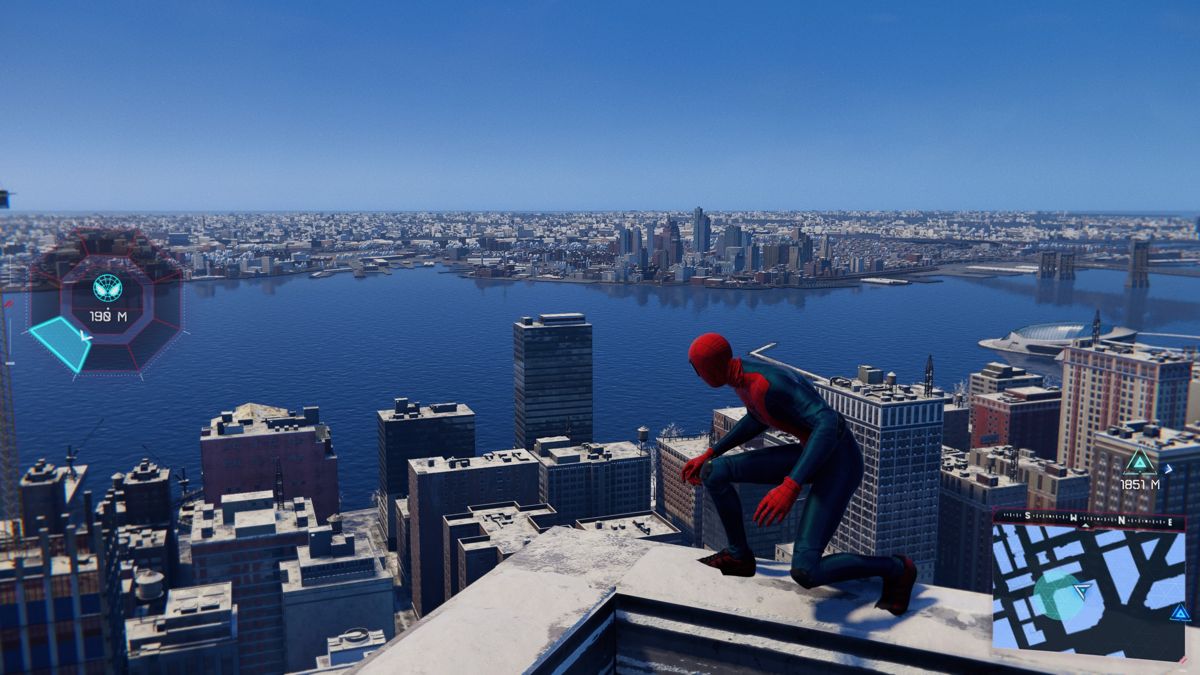Screen dimensions: 1200x675
Task: Select the blue triangle marker on the minimap
Action: [1180, 612]
